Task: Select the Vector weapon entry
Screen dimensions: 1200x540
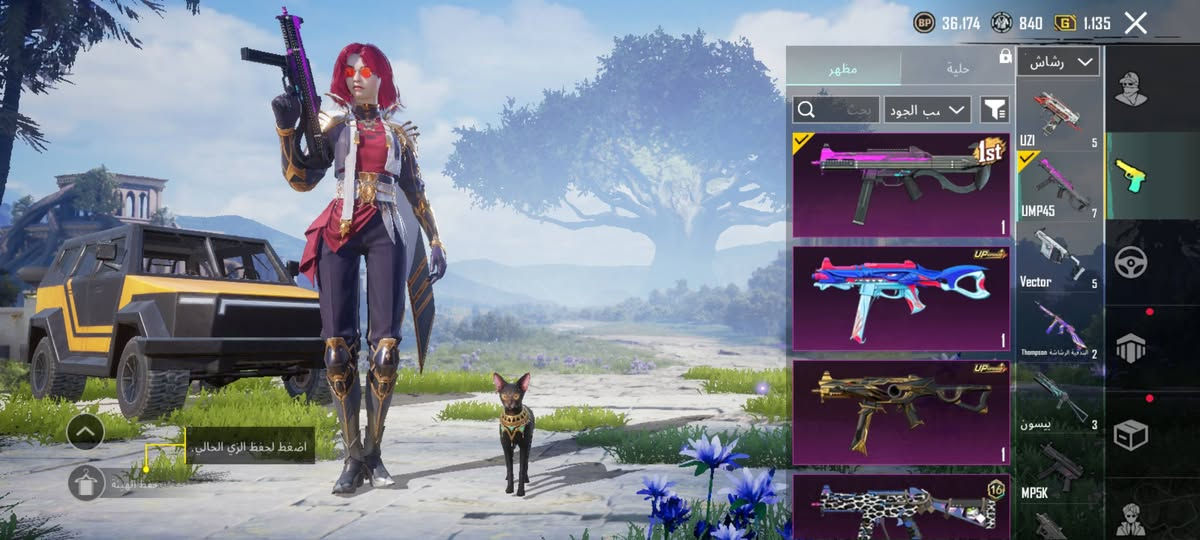Action: (x=1059, y=256)
